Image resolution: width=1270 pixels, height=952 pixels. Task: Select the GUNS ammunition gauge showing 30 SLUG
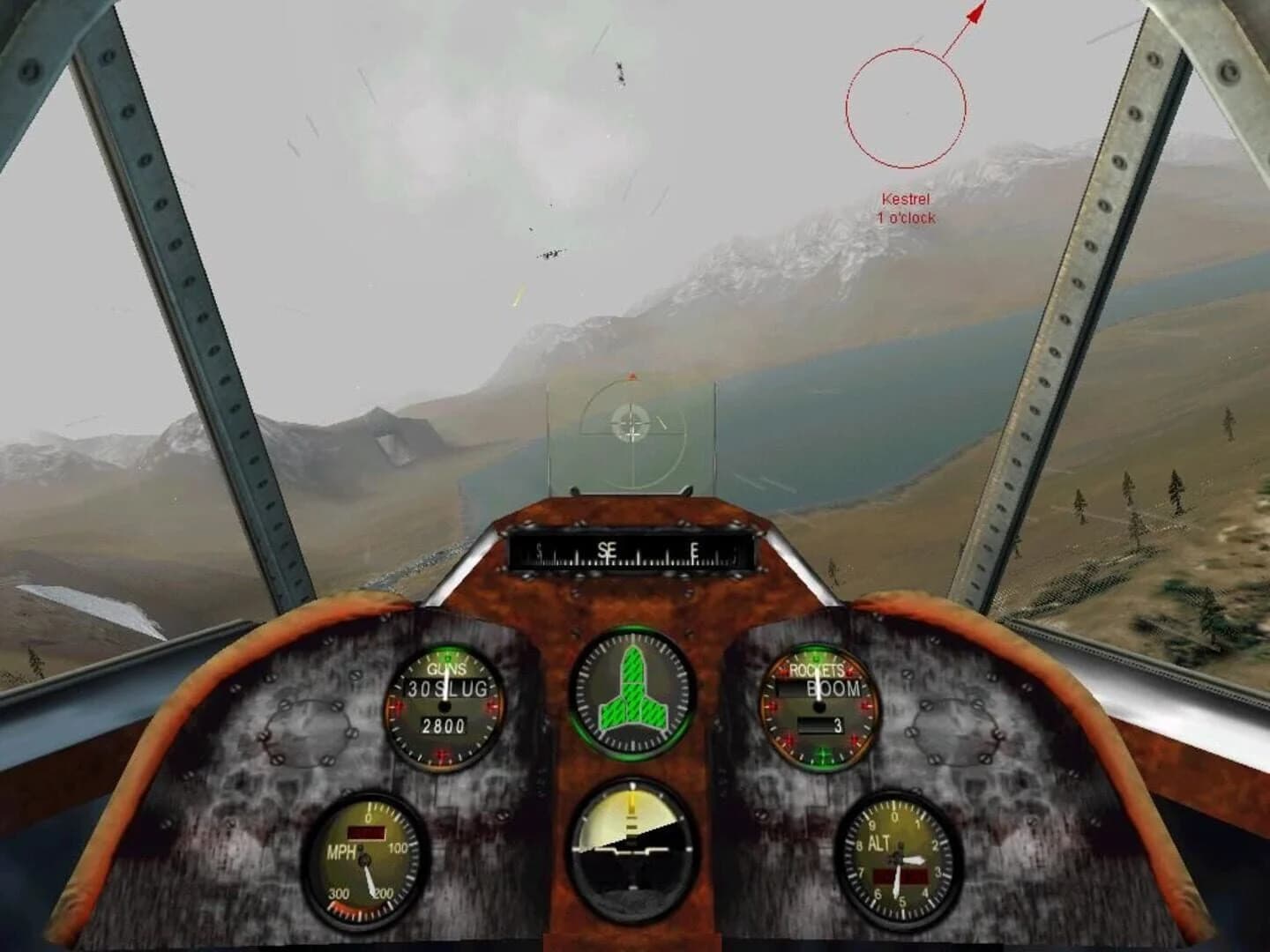coord(448,705)
